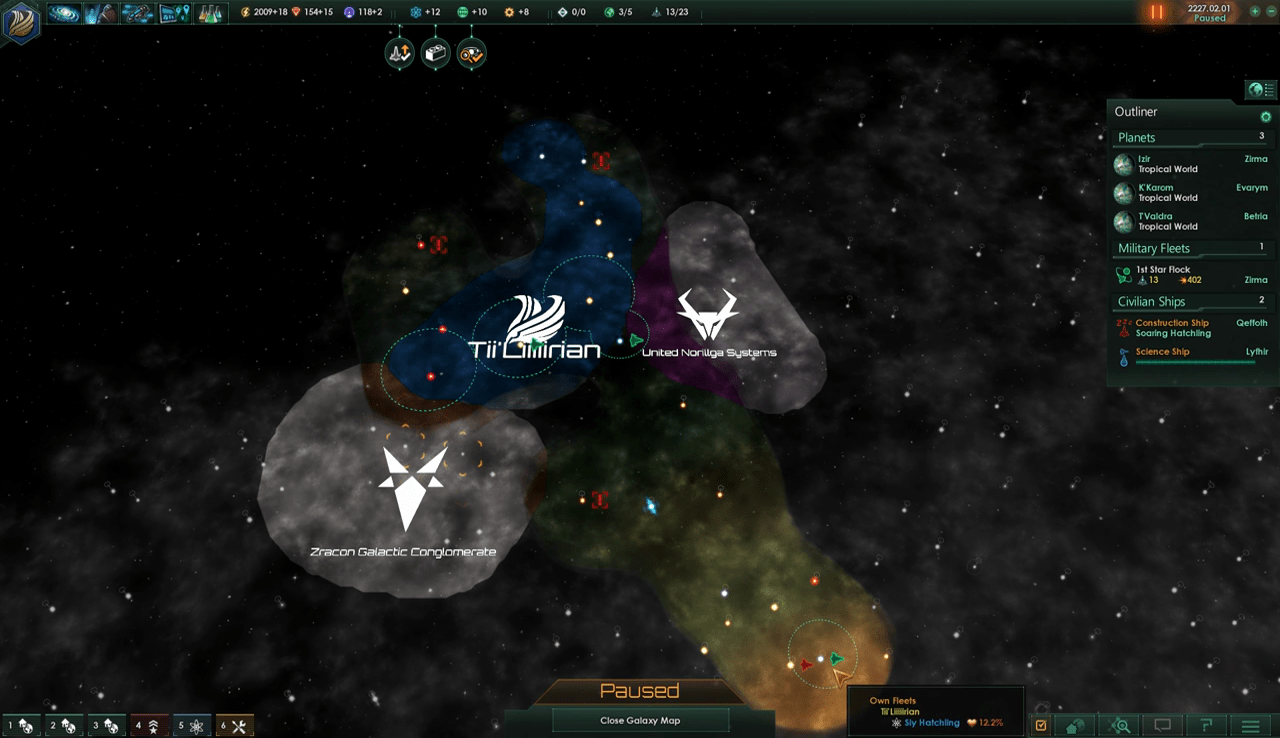Open the research flasks technology tab
Viewport: 1280px width, 738px height.
click(209, 13)
